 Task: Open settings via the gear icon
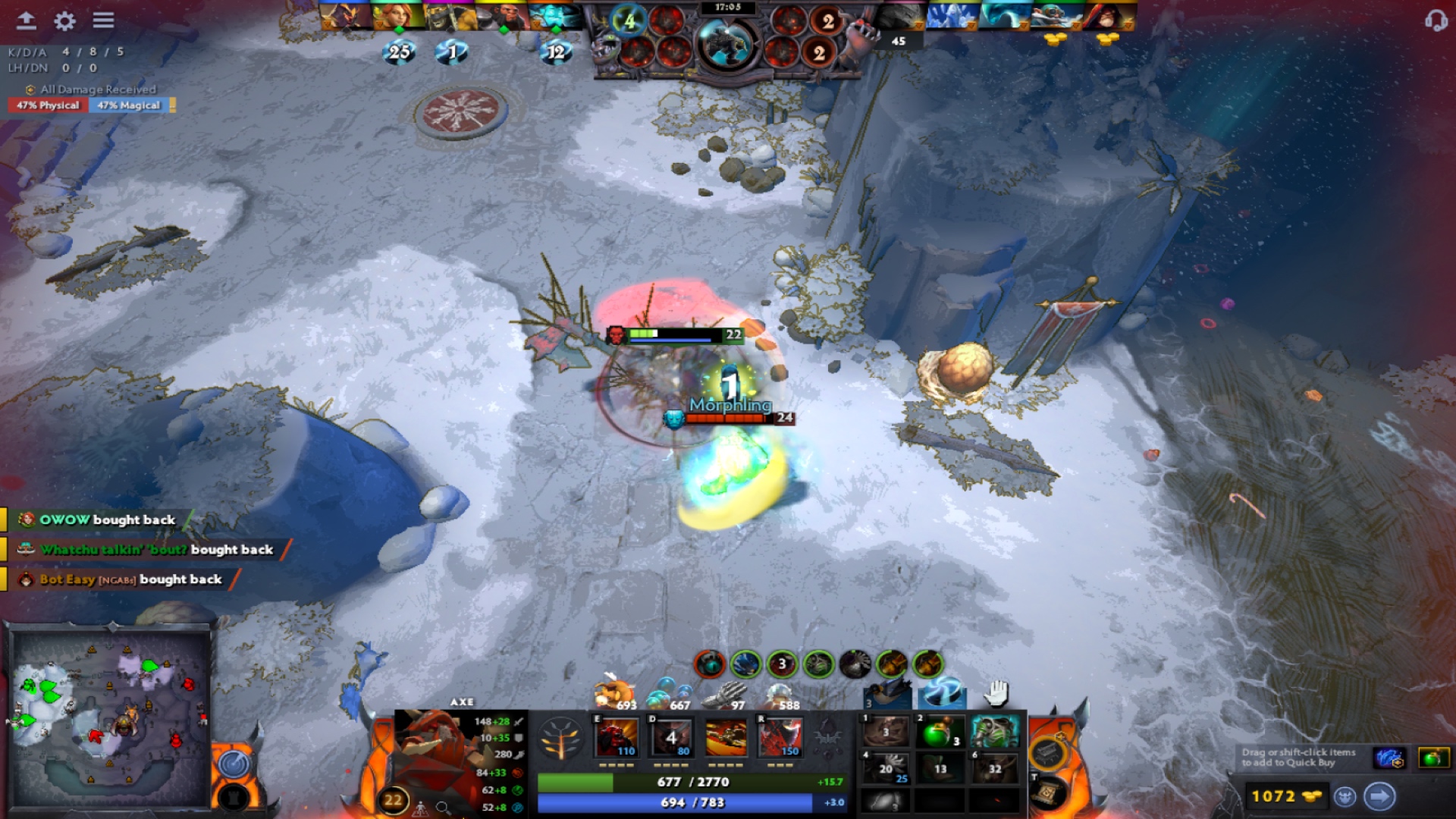click(x=64, y=21)
